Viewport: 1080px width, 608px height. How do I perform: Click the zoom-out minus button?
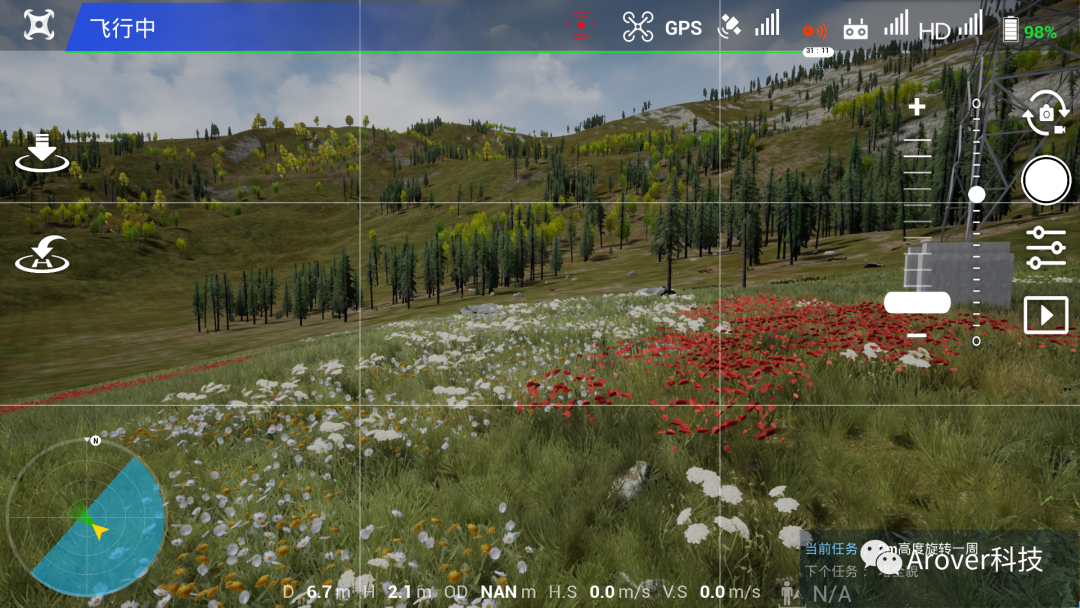tap(916, 336)
